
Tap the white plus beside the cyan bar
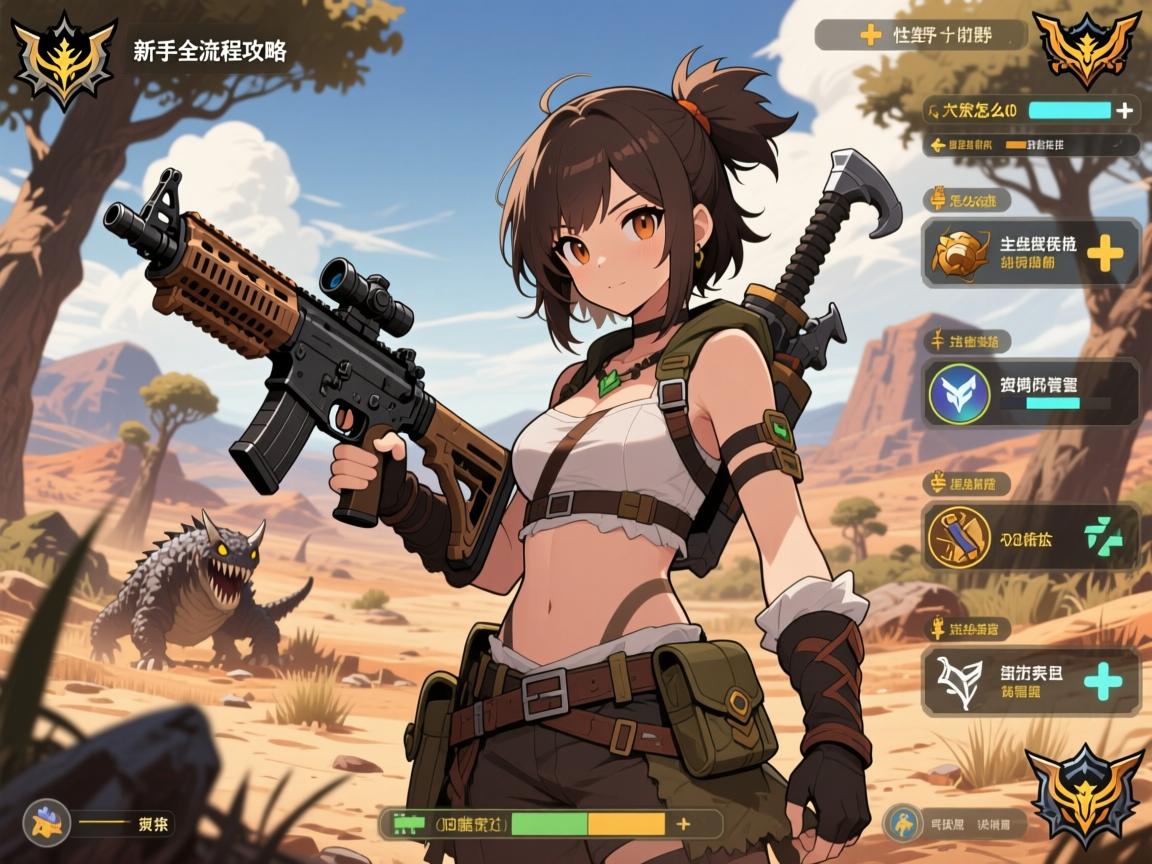click(1125, 110)
